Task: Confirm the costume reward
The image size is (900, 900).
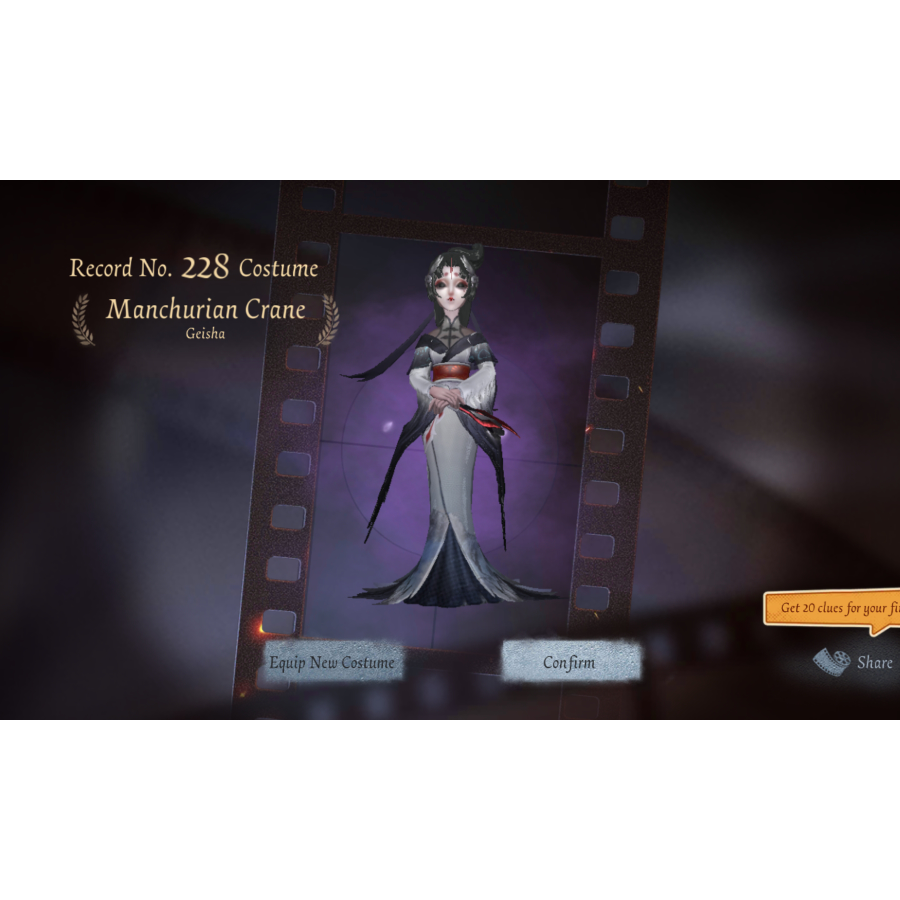Action: tap(570, 662)
